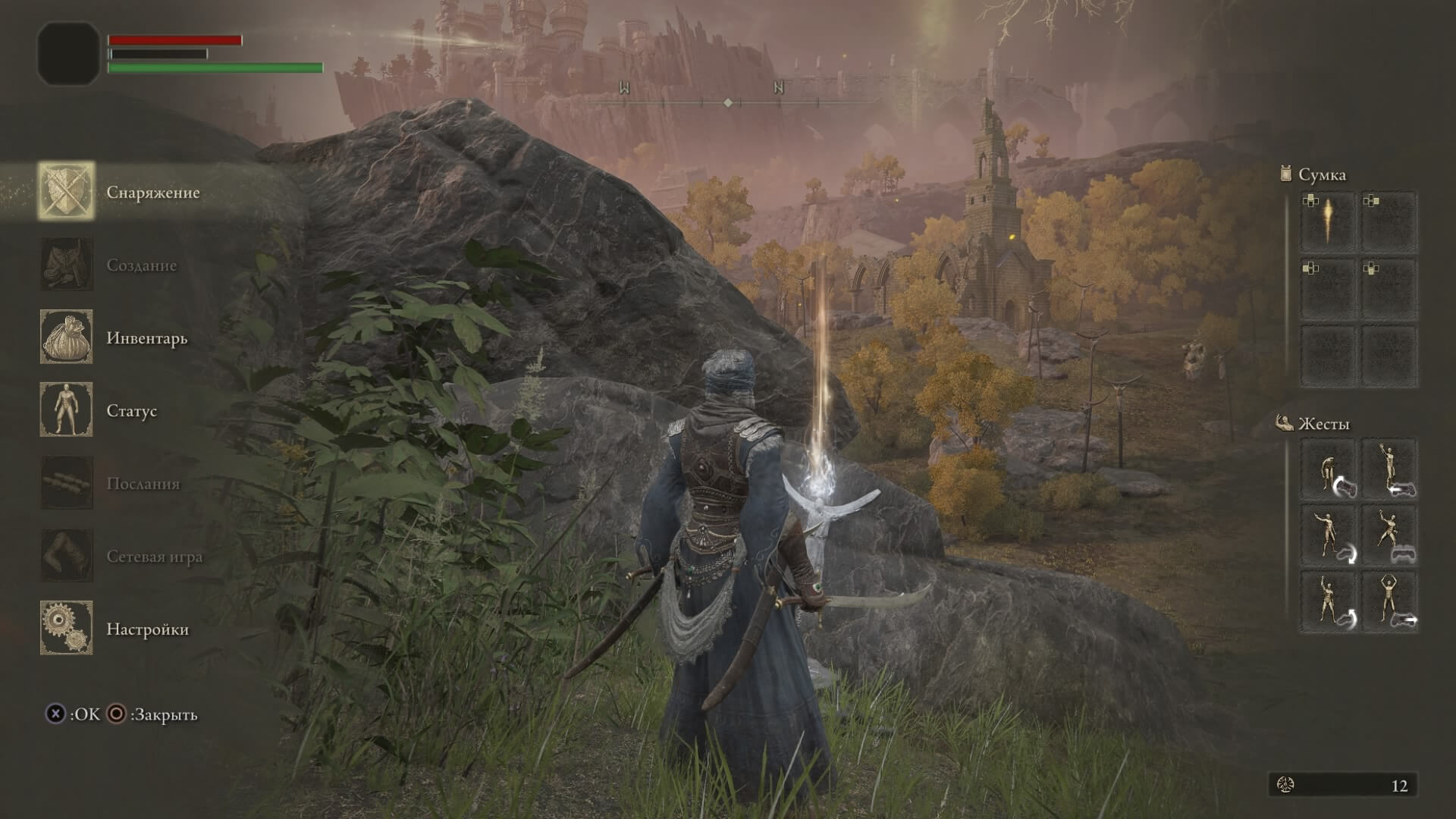Choose the pointing forward gesture
1456x819 pixels.
point(1328,536)
